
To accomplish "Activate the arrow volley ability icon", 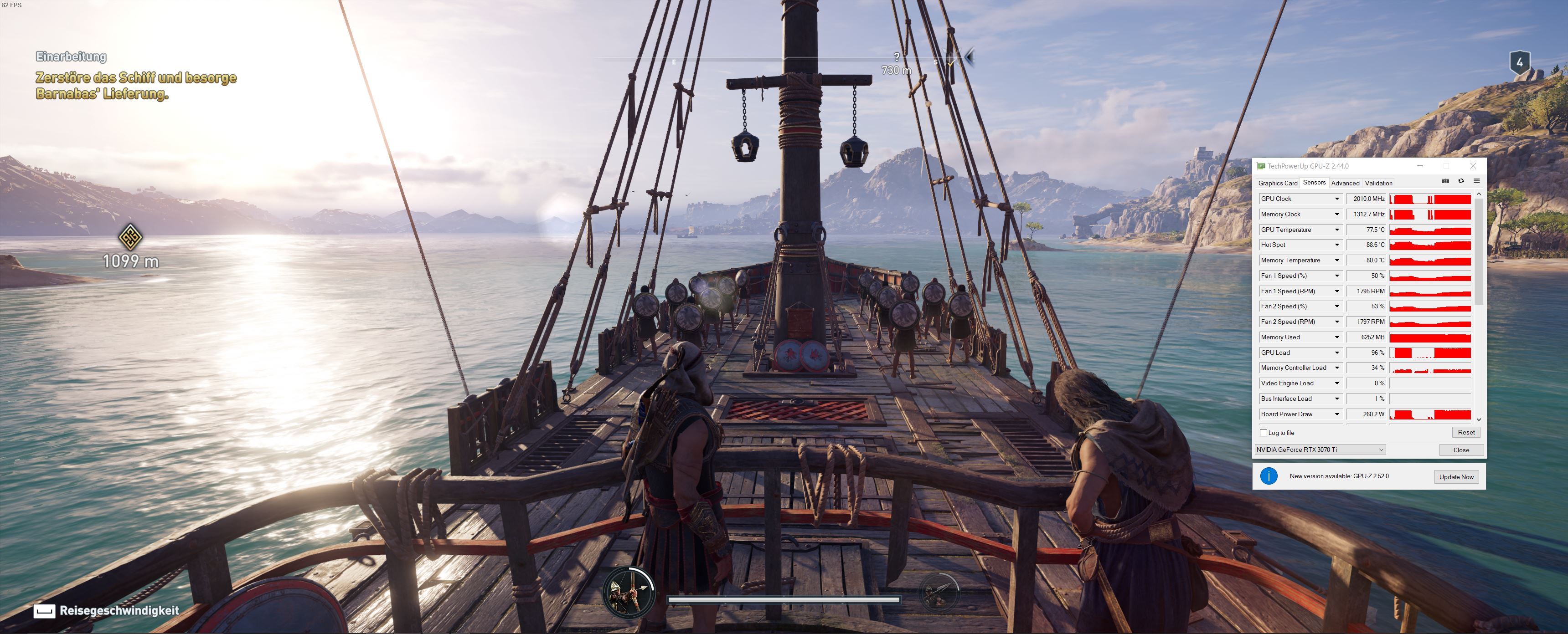I will point(628,591).
